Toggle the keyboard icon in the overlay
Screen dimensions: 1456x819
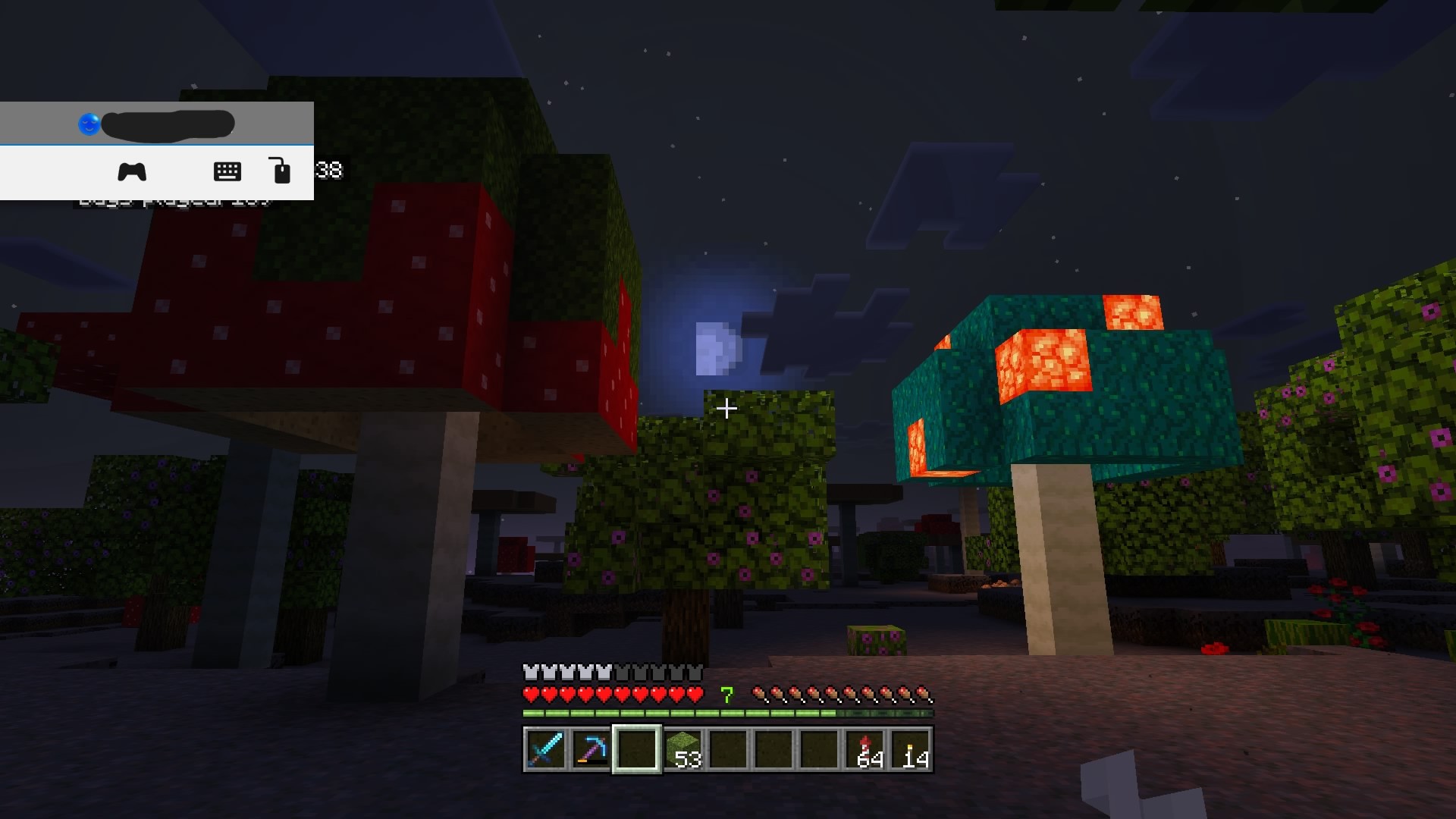coord(227,172)
